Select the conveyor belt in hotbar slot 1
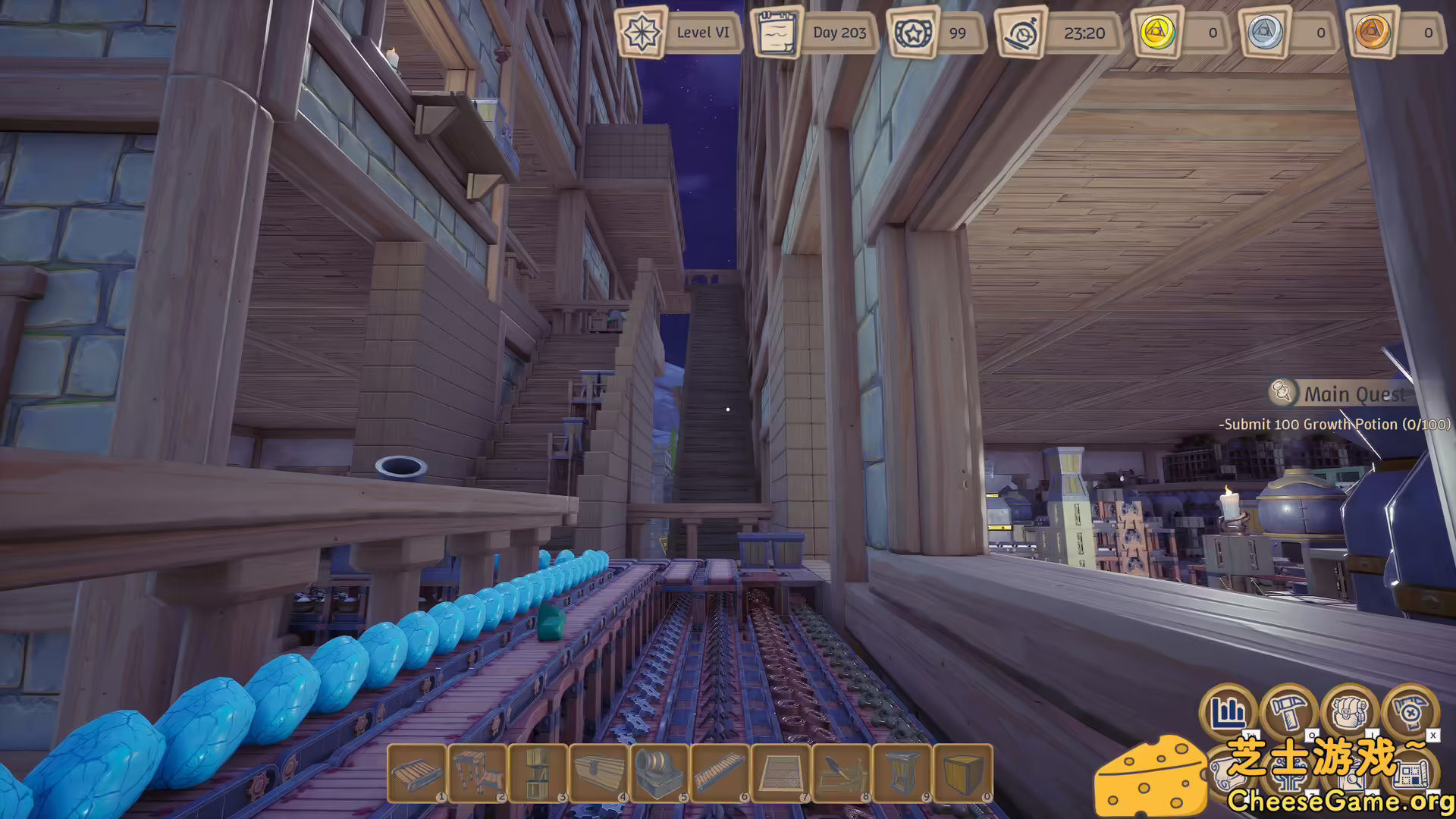Screen dimensions: 1456x819 [416, 775]
